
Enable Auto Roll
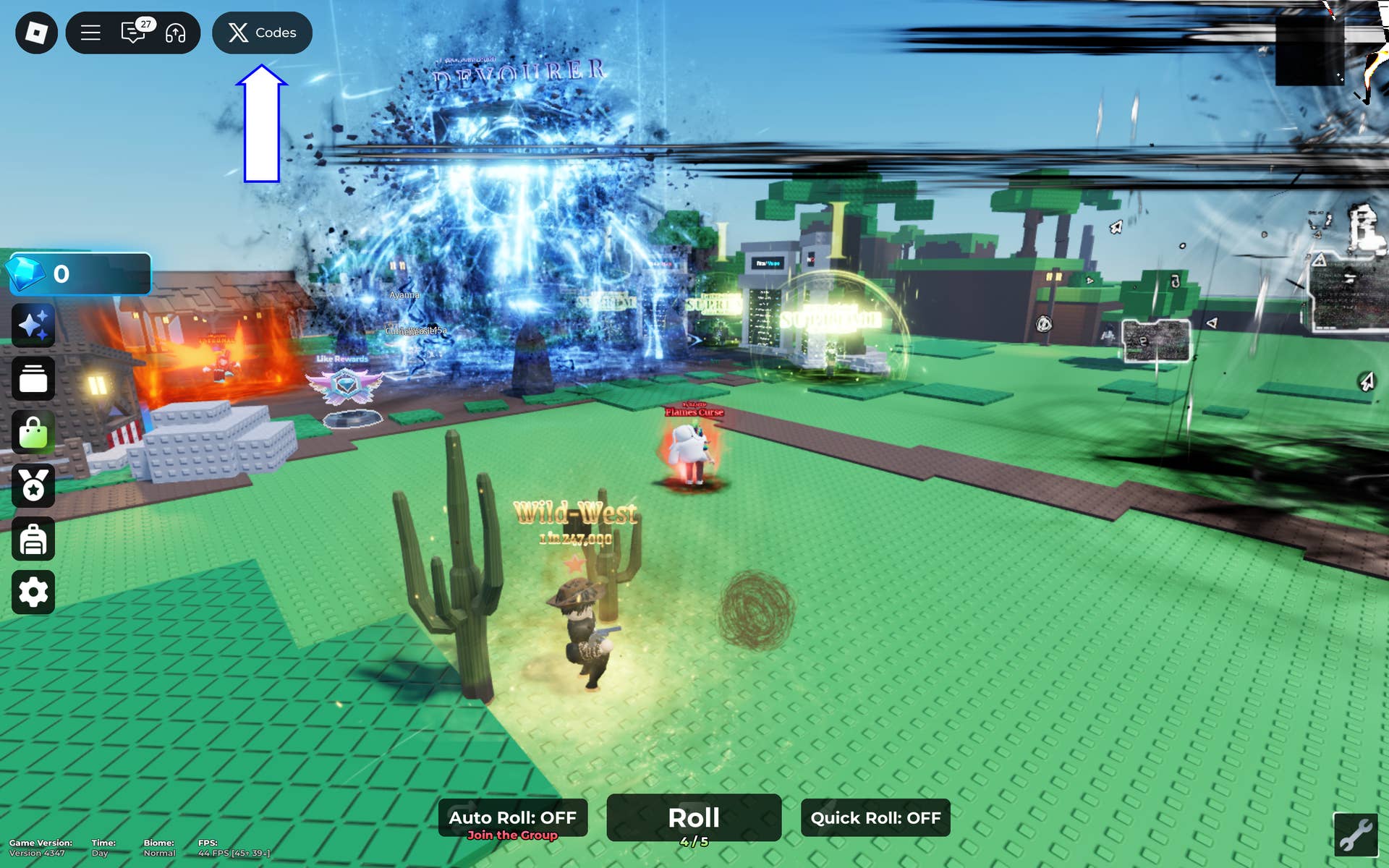coord(513,817)
